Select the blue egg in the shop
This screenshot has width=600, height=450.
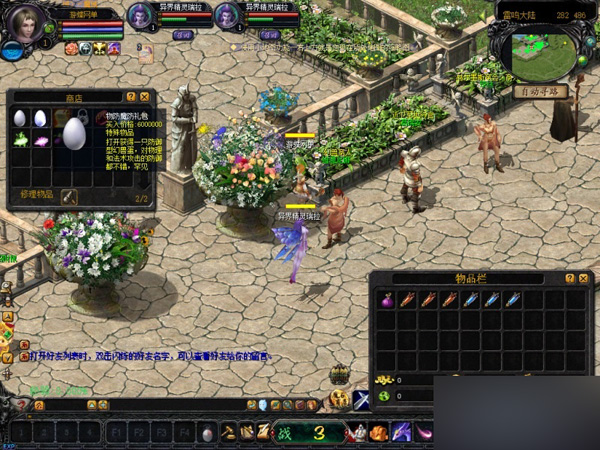pyautogui.click(x=40, y=118)
